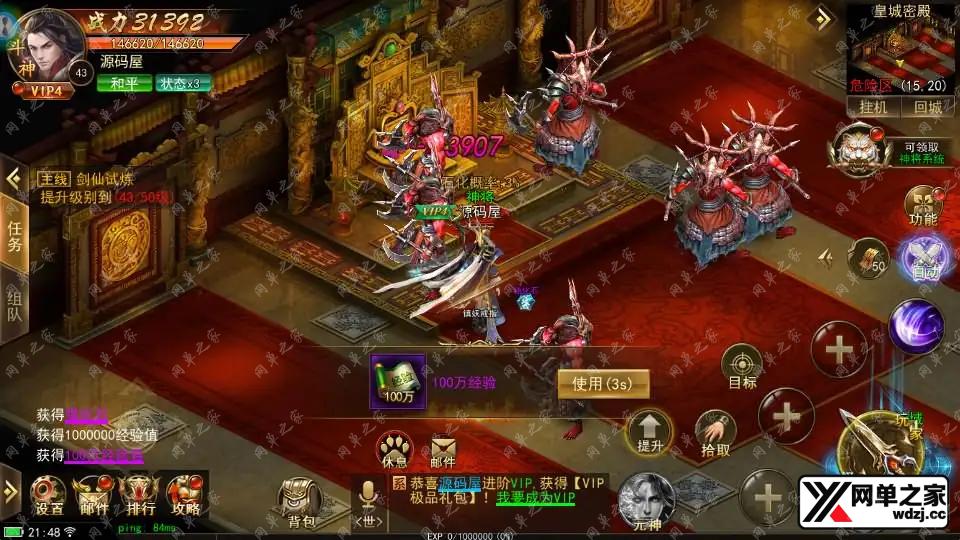Image resolution: width=960 pixels, height=540 pixels.
Task: Open the 攻略 guide icon
Action: click(185, 494)
